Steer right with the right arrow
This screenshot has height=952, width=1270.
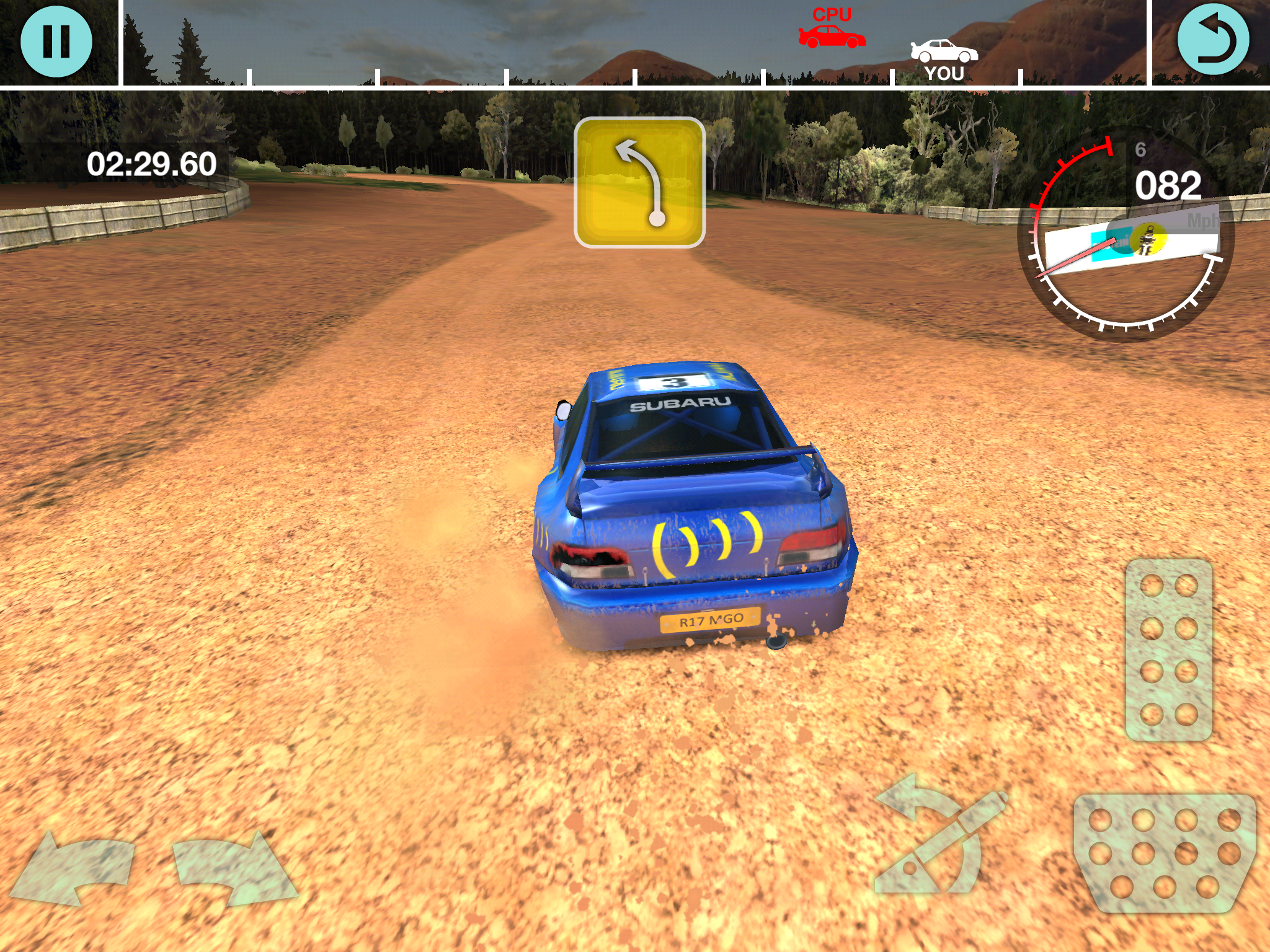pyautogui.click(x=233, y=868)
